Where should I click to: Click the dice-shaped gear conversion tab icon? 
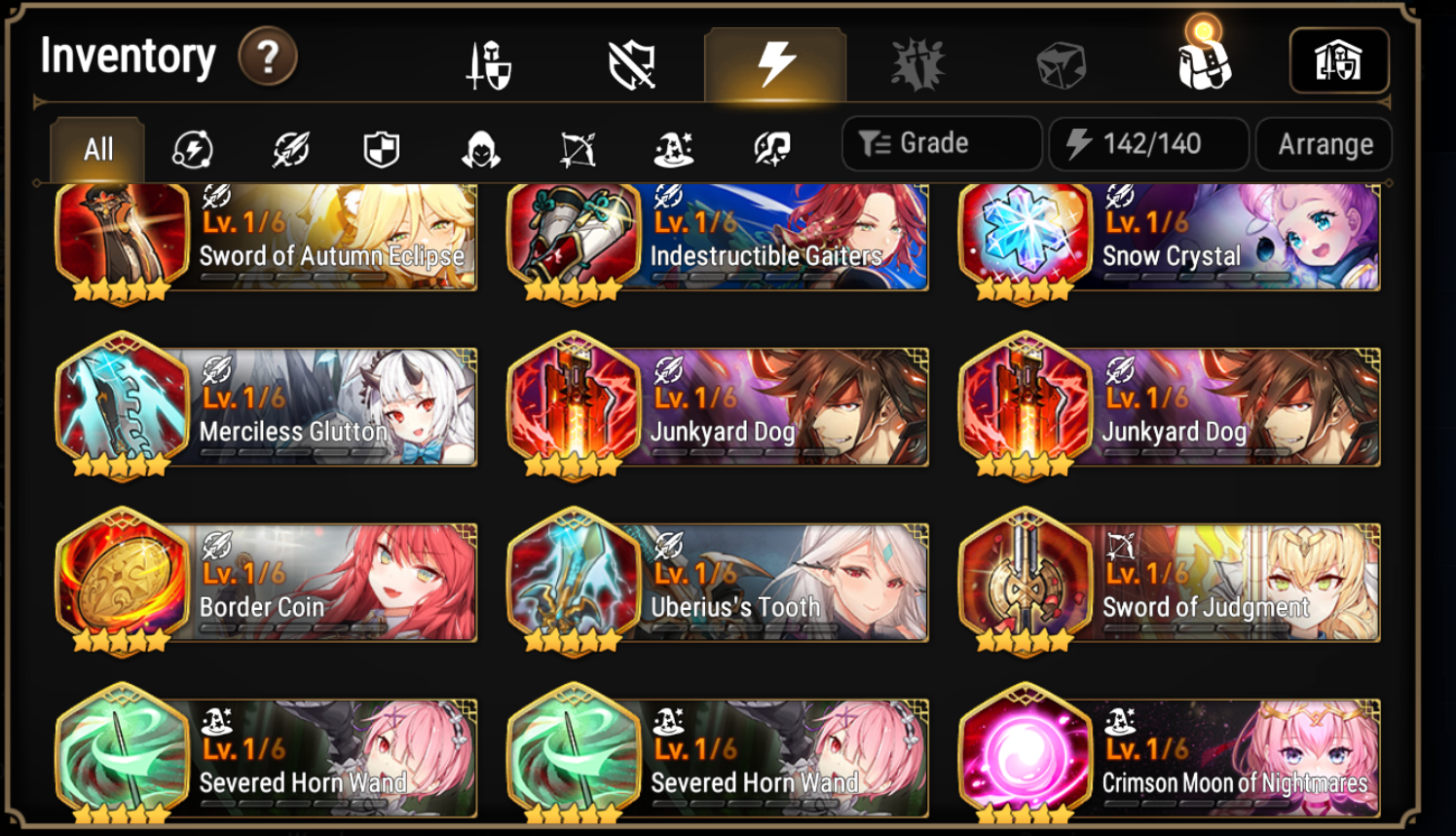1060,60
